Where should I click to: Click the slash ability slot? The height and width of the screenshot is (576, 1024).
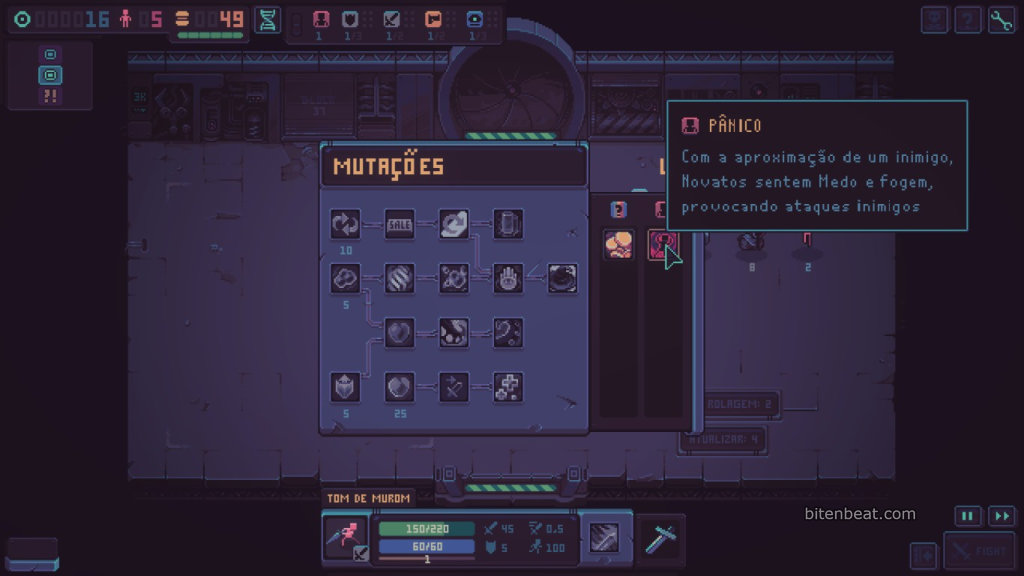click(x=606, y=538)
